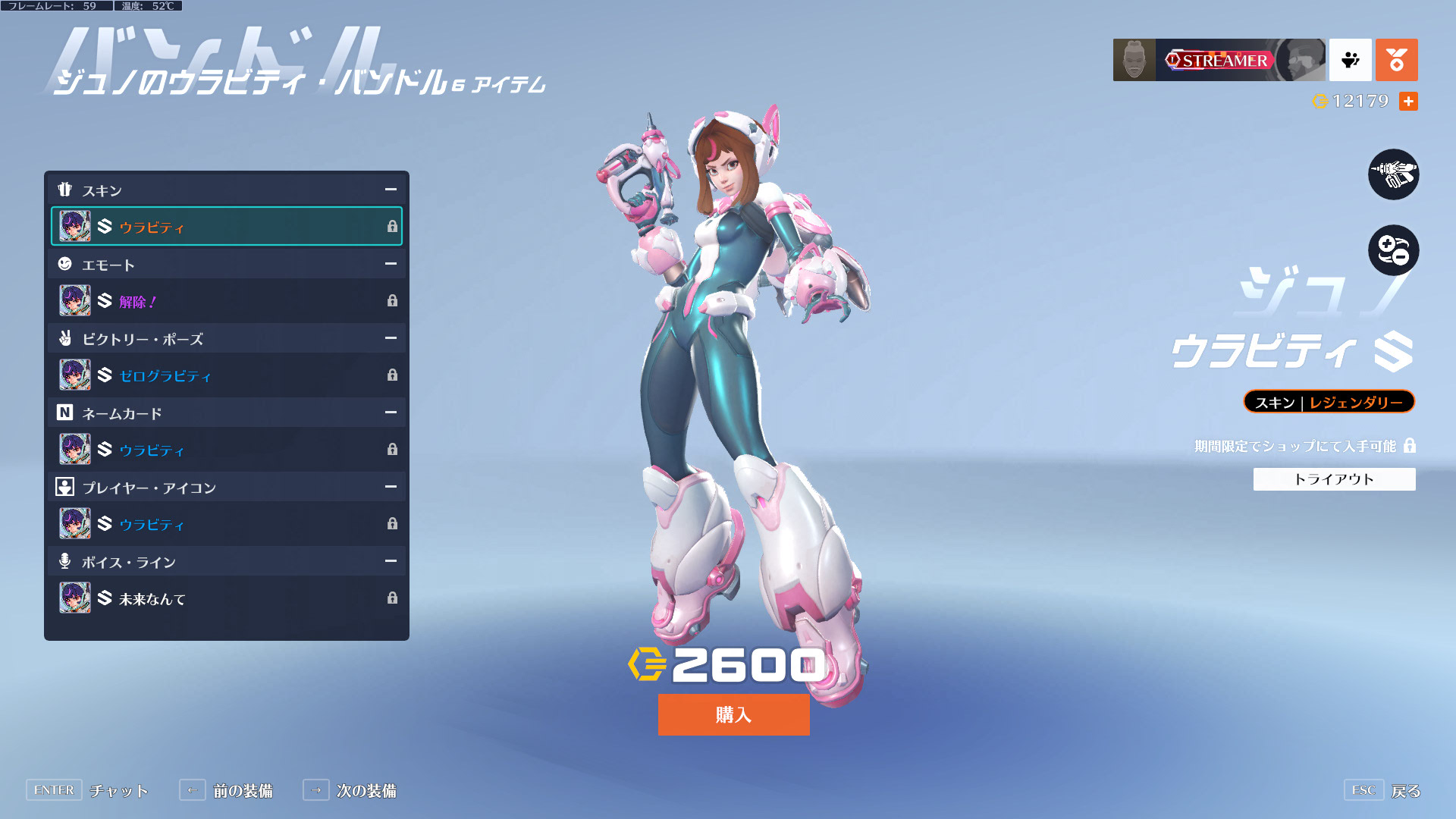The width and height of the screenshot is (1456, 819).
Task: Click the トライアウト try-out button
Action: pyautogui.click(x=1334, y=479)
